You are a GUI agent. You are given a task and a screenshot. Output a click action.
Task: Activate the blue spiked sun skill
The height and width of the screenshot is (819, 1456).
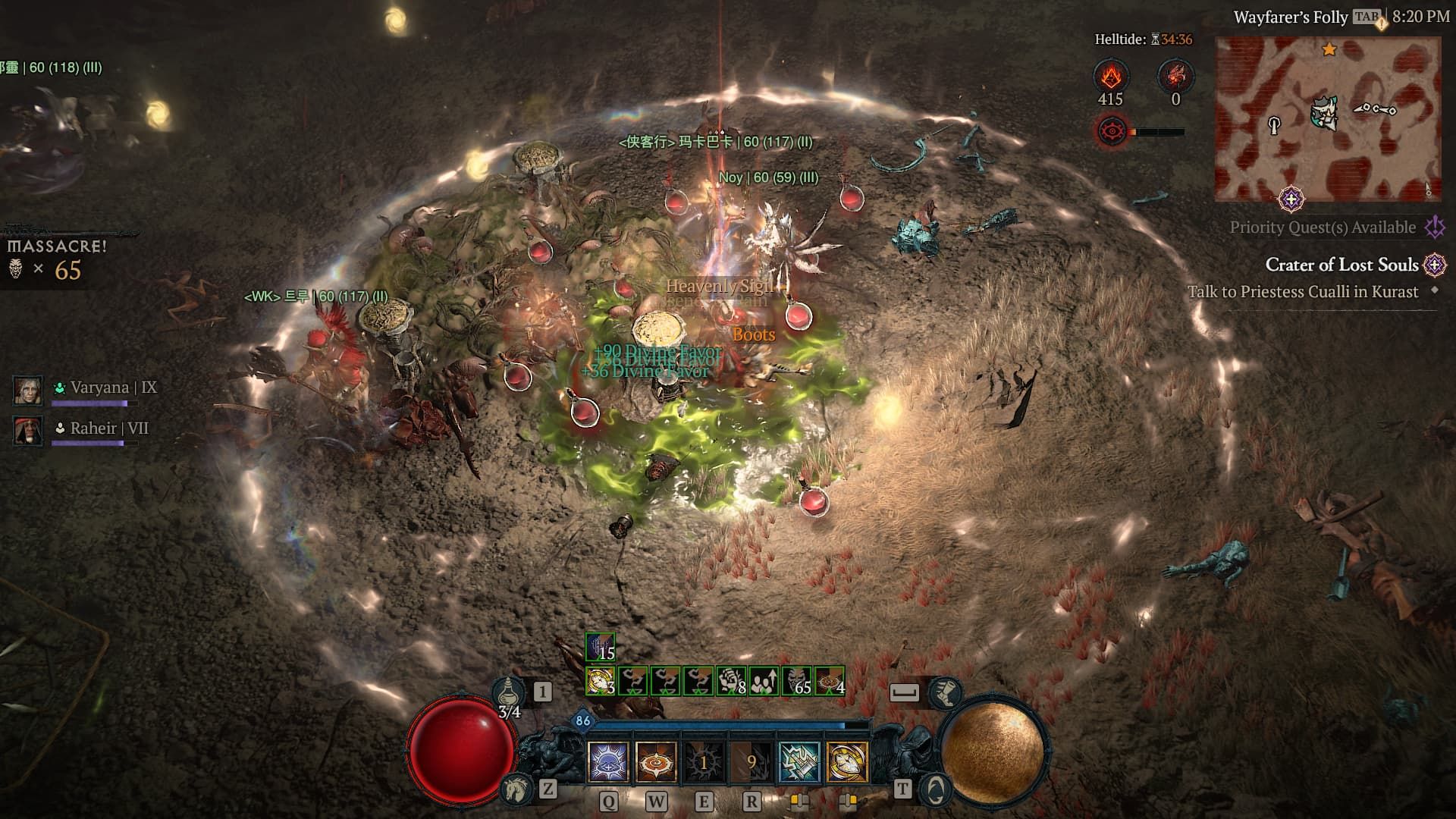pos(608,761)
